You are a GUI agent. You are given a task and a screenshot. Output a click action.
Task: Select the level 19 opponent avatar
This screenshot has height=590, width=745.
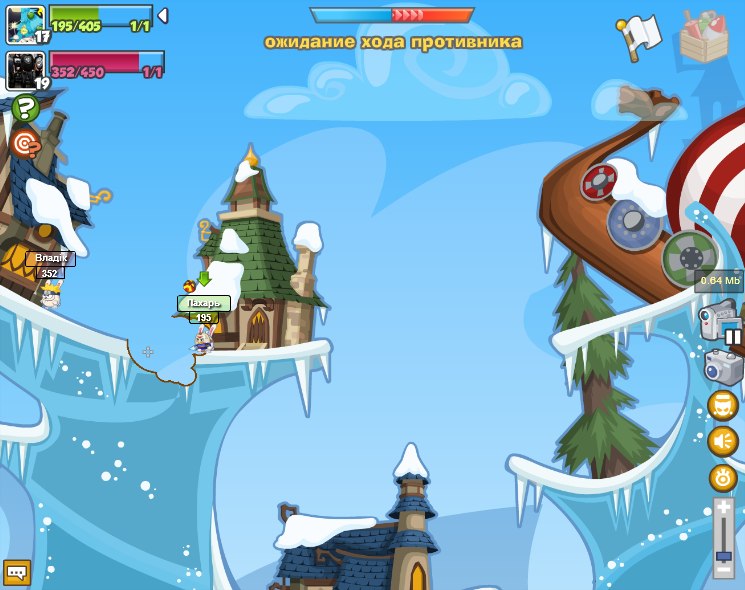25,69
